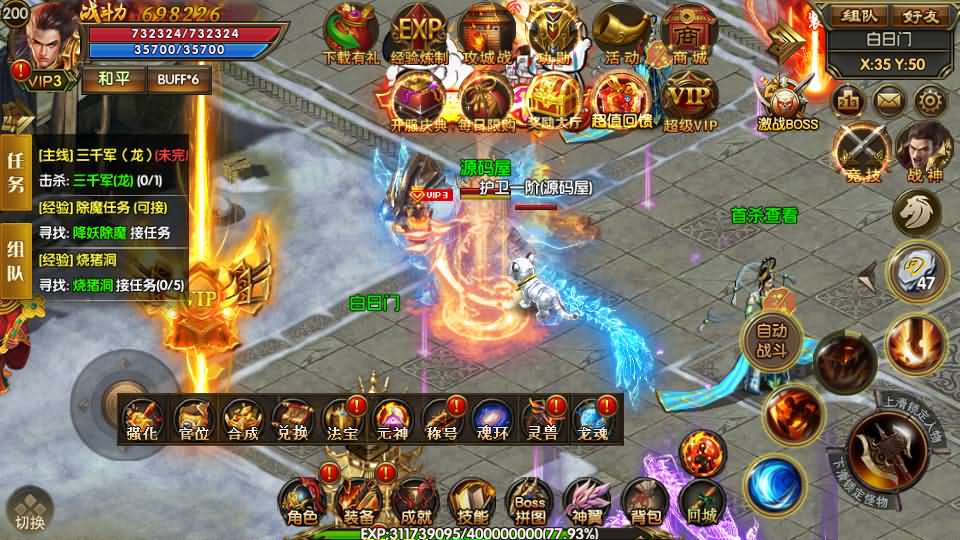Use the 回城 return-to-town icon
This screenshot has width=960, height=540.
click(703, 500)
